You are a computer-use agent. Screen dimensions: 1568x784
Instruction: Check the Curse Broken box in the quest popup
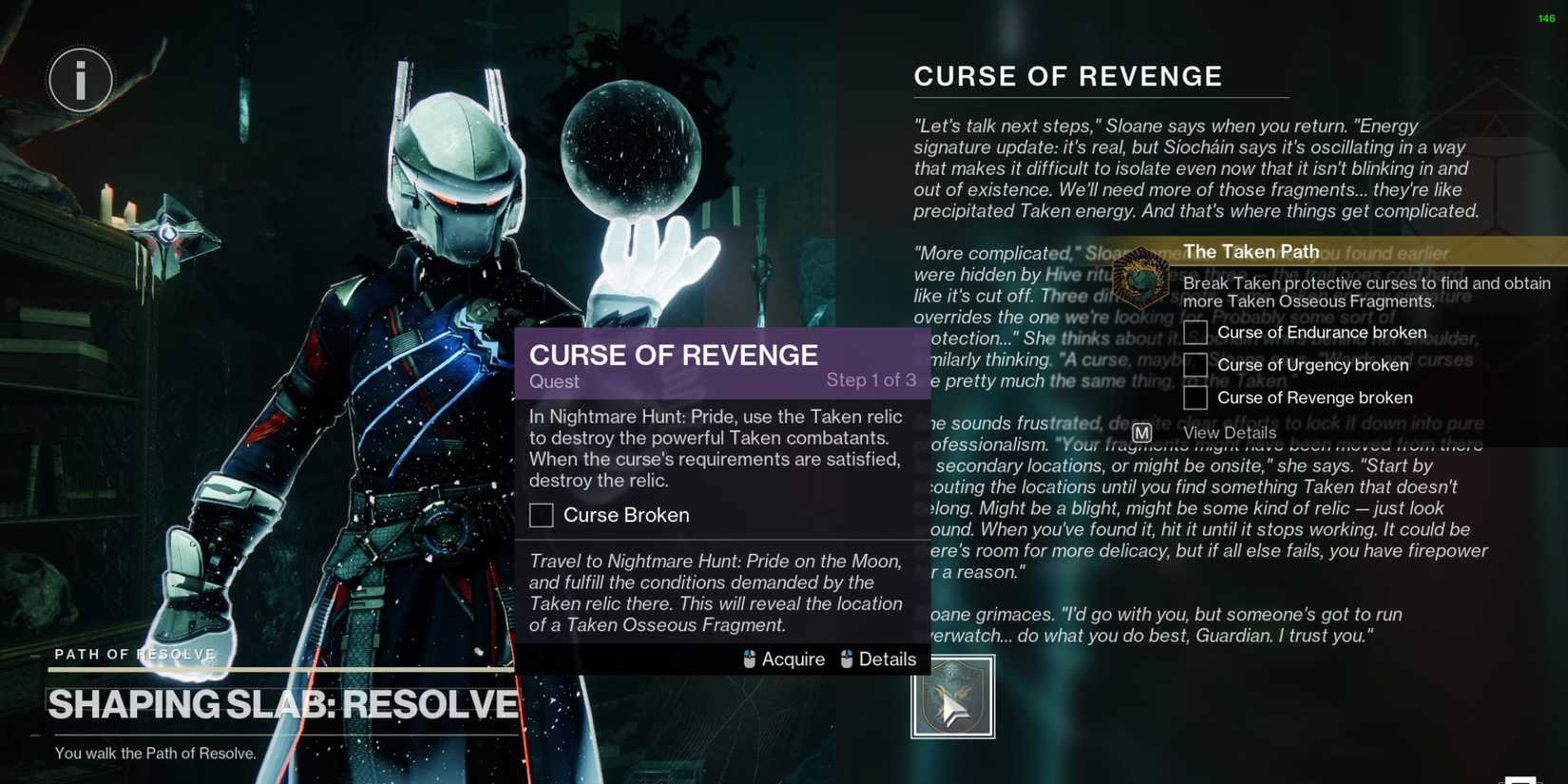(541, 515)
